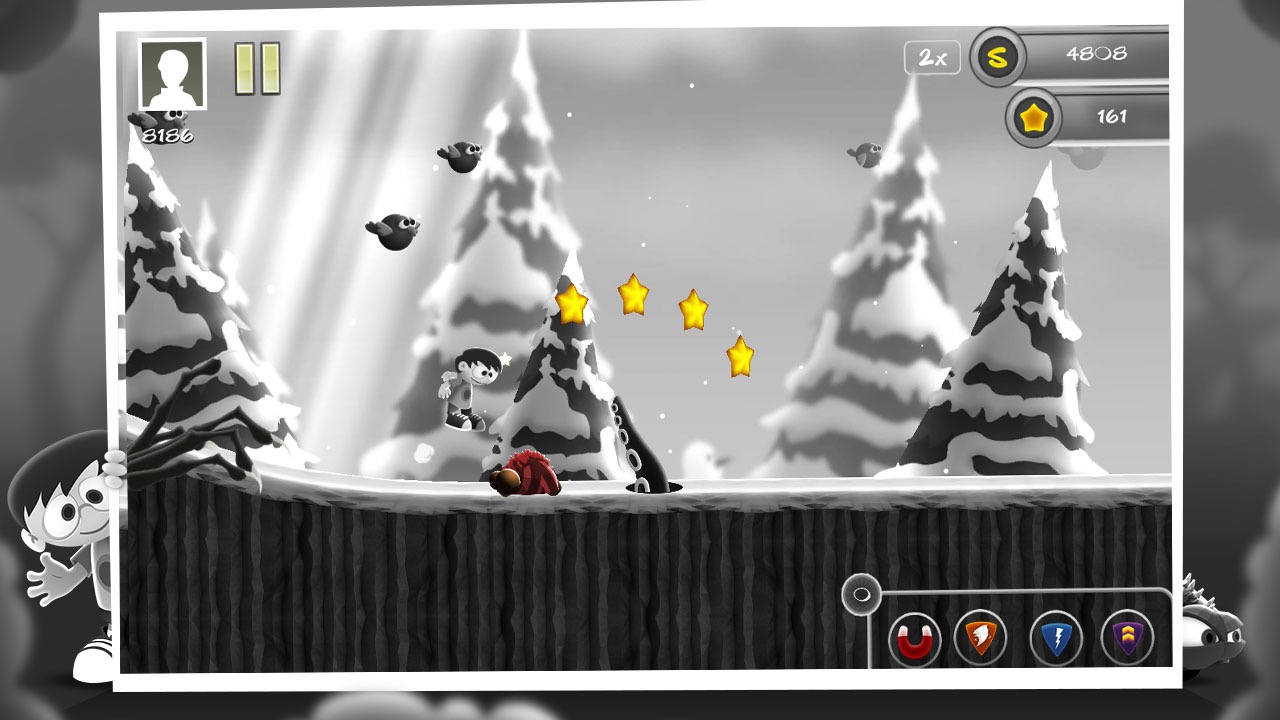This screenshot has width=1280, height=720.
Task: Use the orange winged-head shield power-up
Action: pyautogui.click(x=980, y=637)
